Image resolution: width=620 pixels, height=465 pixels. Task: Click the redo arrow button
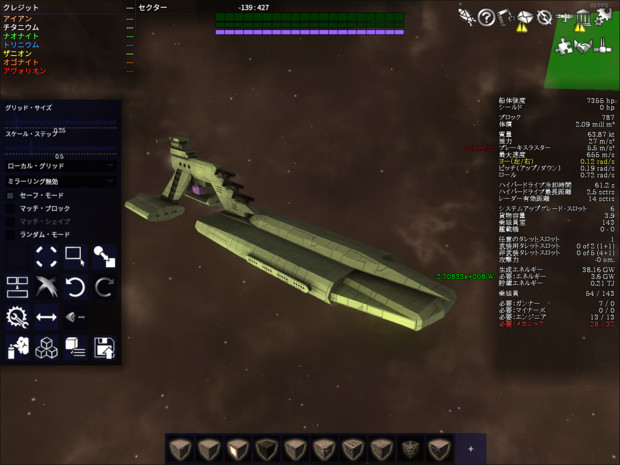(104, 288)
